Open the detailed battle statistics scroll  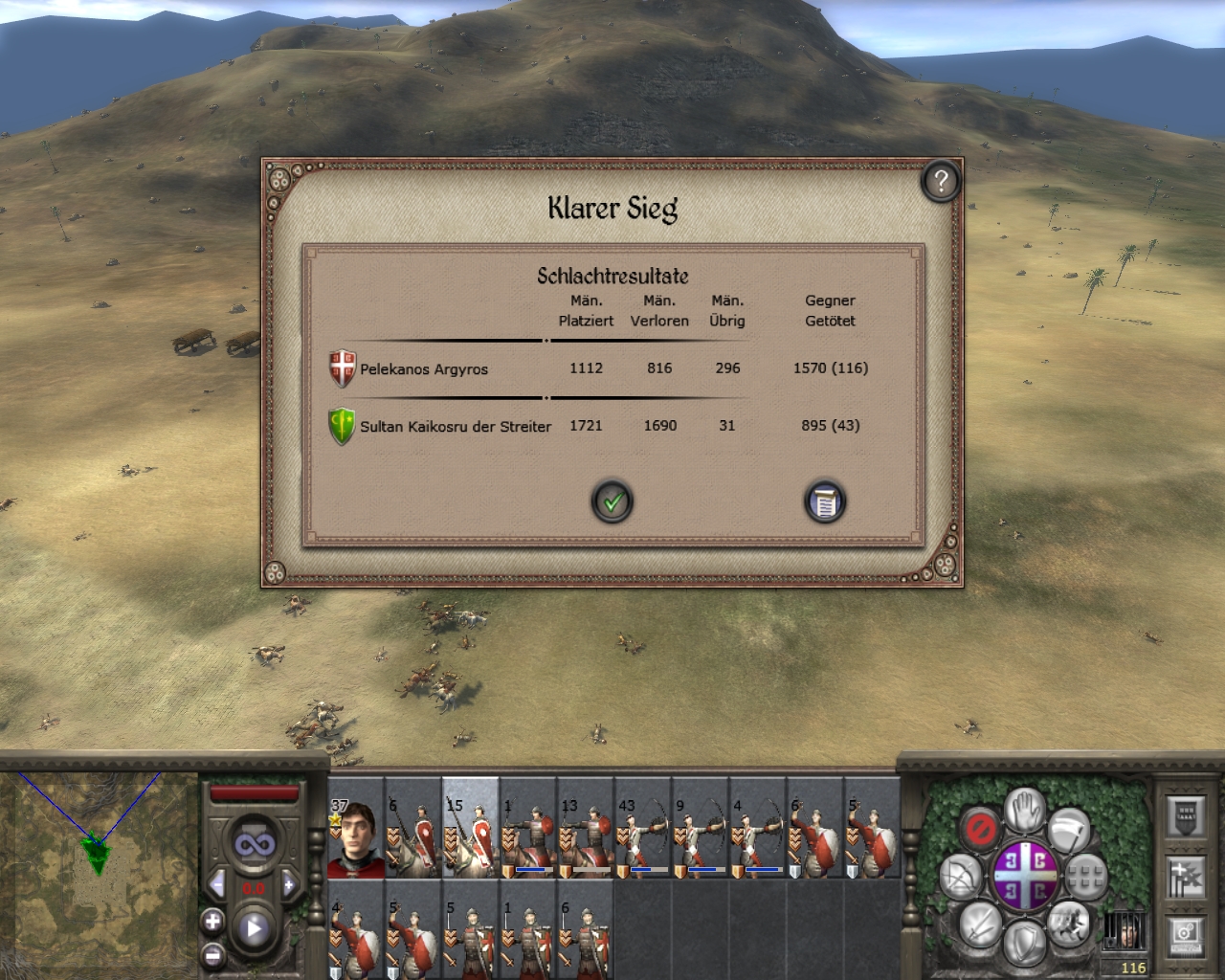[x=825, y=501]
